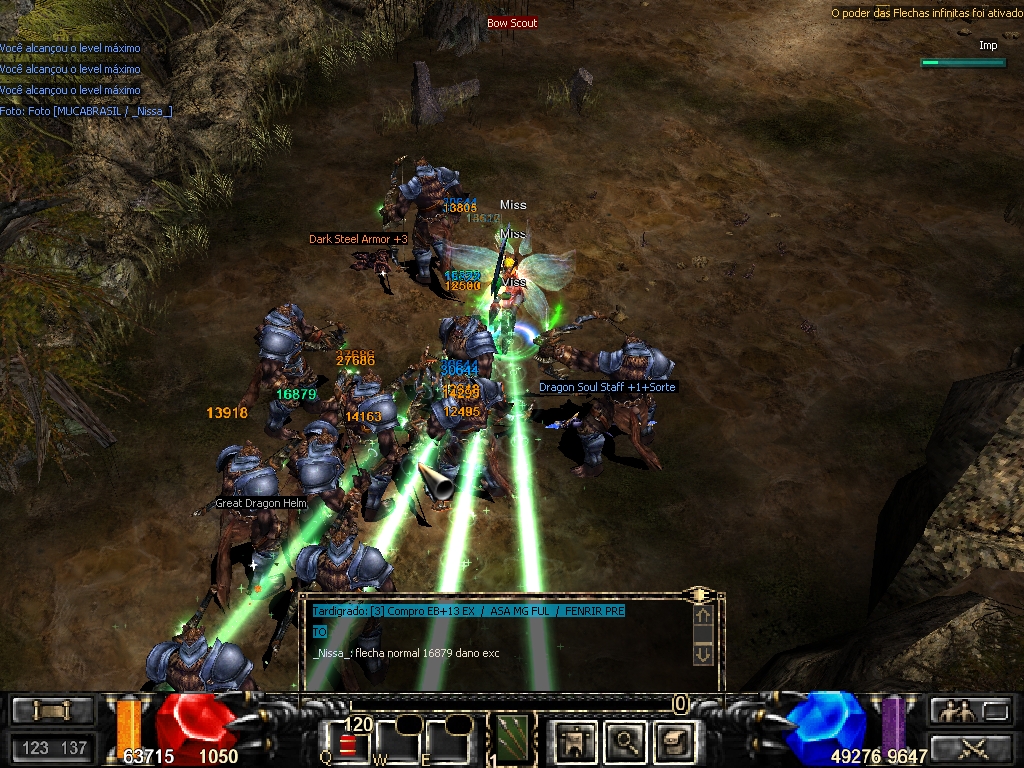Screen dimensions: 1024x768
Task: Click the crossed swords button
Action: 972,746
